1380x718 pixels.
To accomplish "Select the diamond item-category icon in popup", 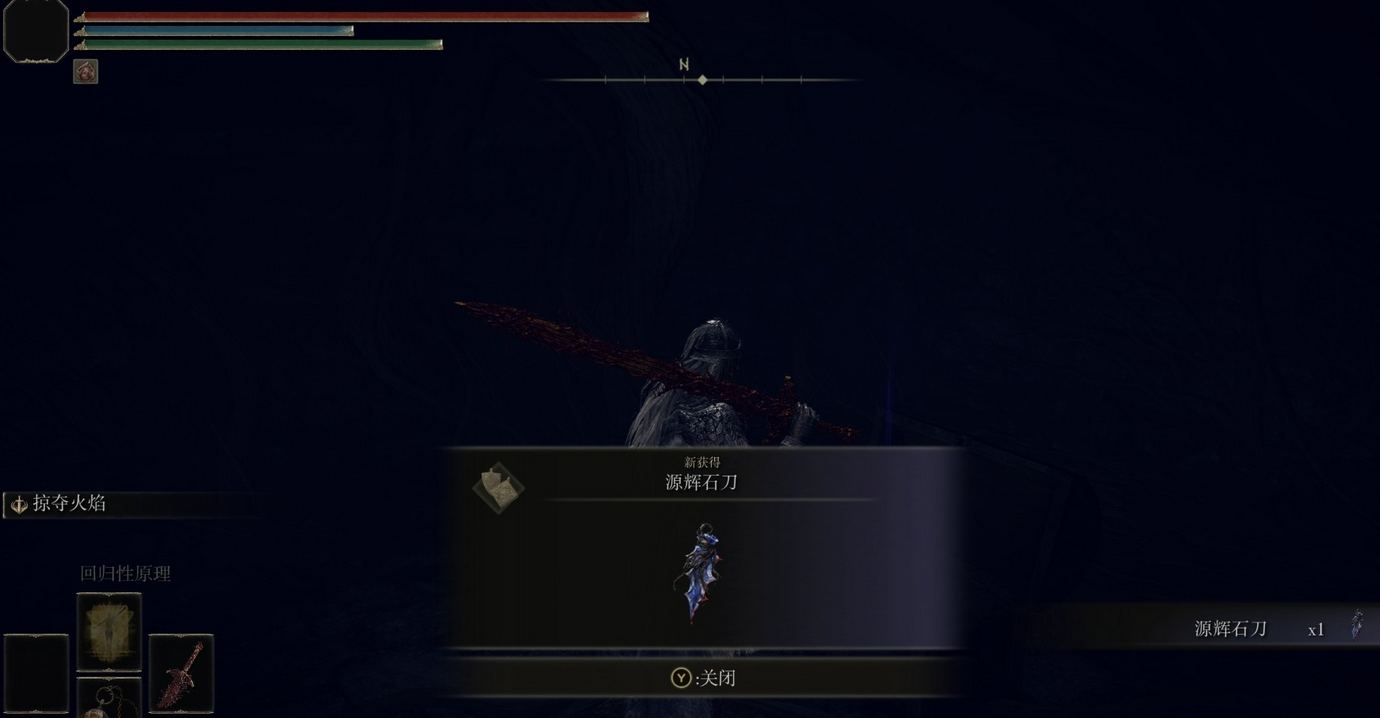I will (x=498, y=488).
